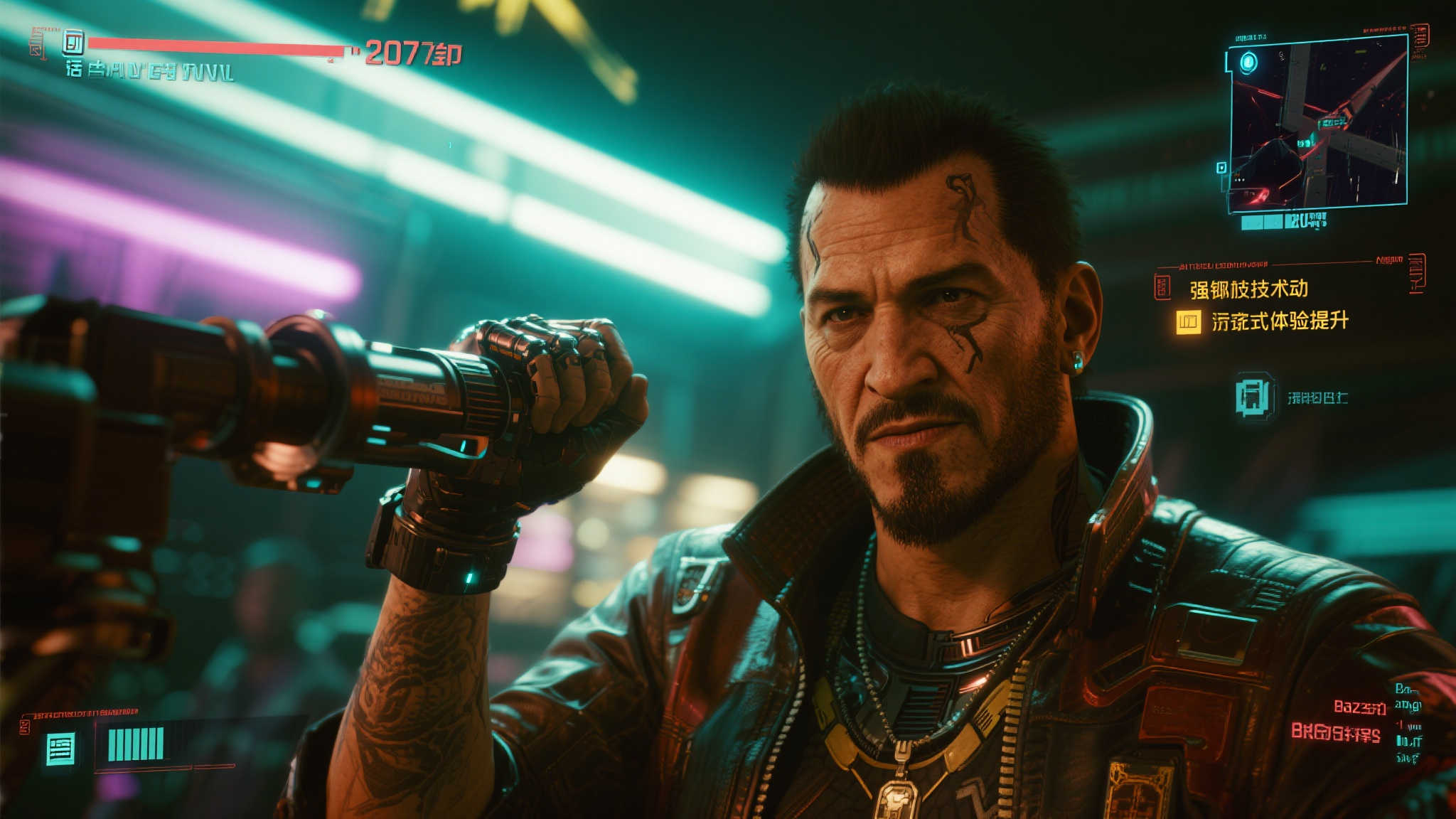Activate the teal square icon below the objectives
The width and height of the screenshot is (1456, 819).
click(x=1253, y=396)
